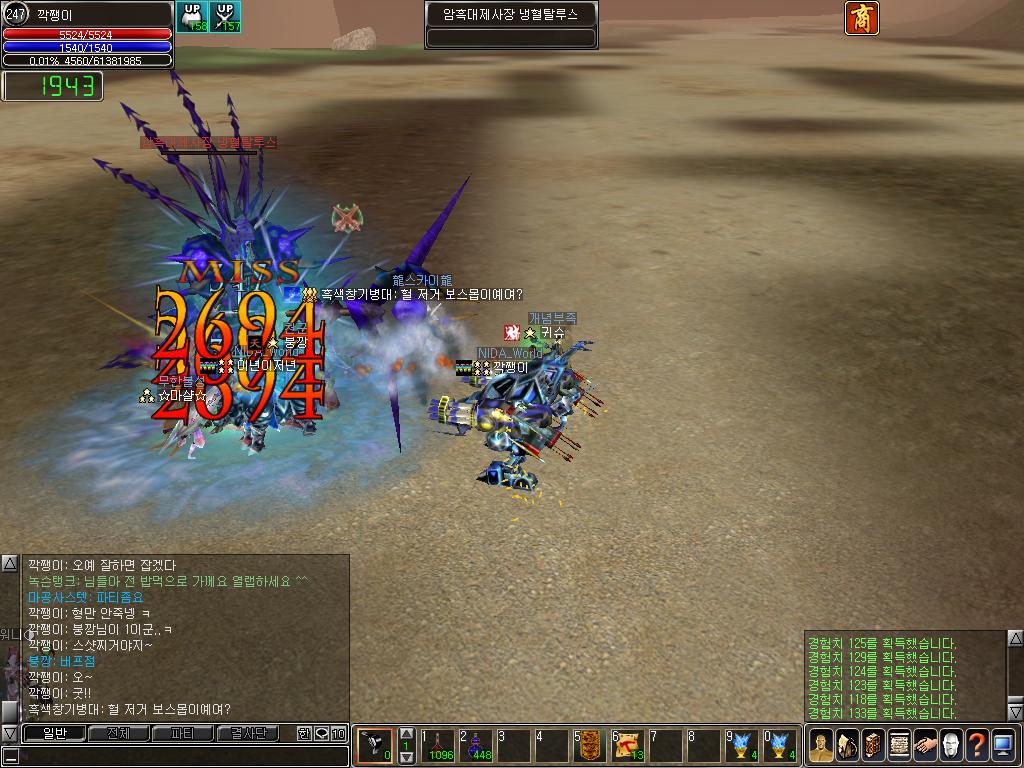1024x768 pixels.
Task: Click the hotbar page up arrow
Action: tap(406, 733)
